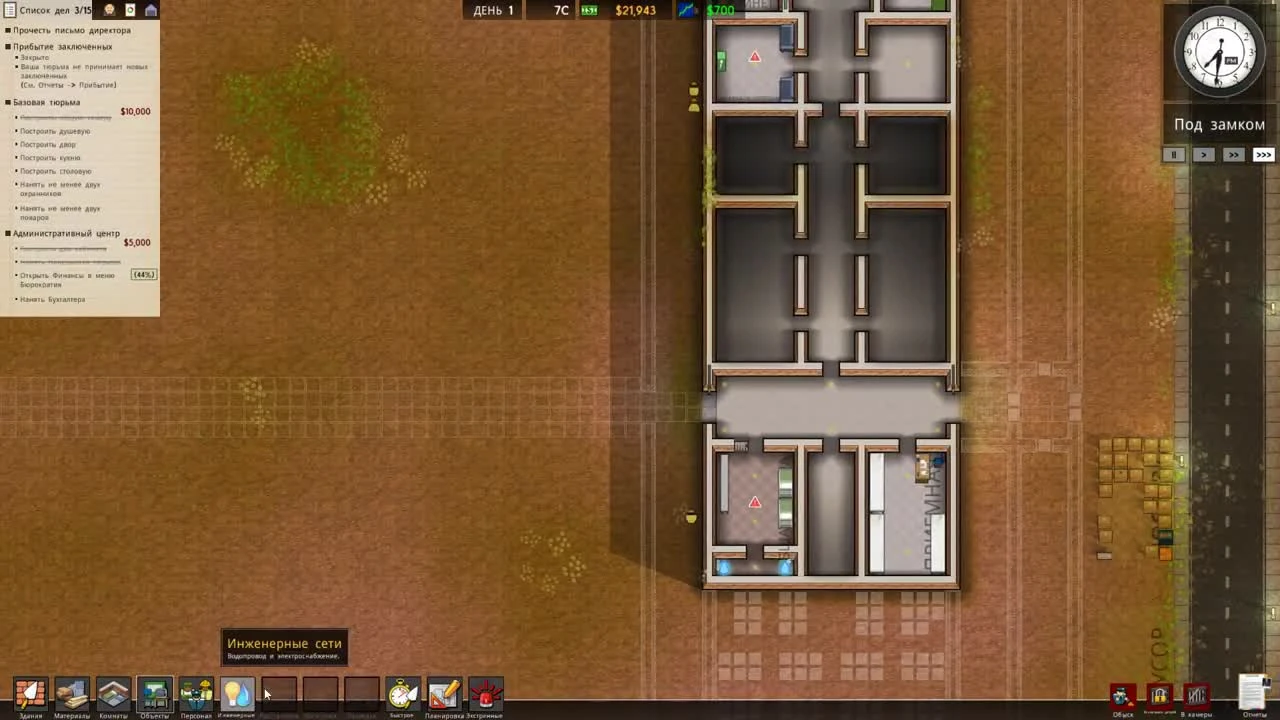Image resolution: width=1280 pixels, height=720 pixels.
Task: Click the 44% progress indicator
Action: [x=142, y=274]
